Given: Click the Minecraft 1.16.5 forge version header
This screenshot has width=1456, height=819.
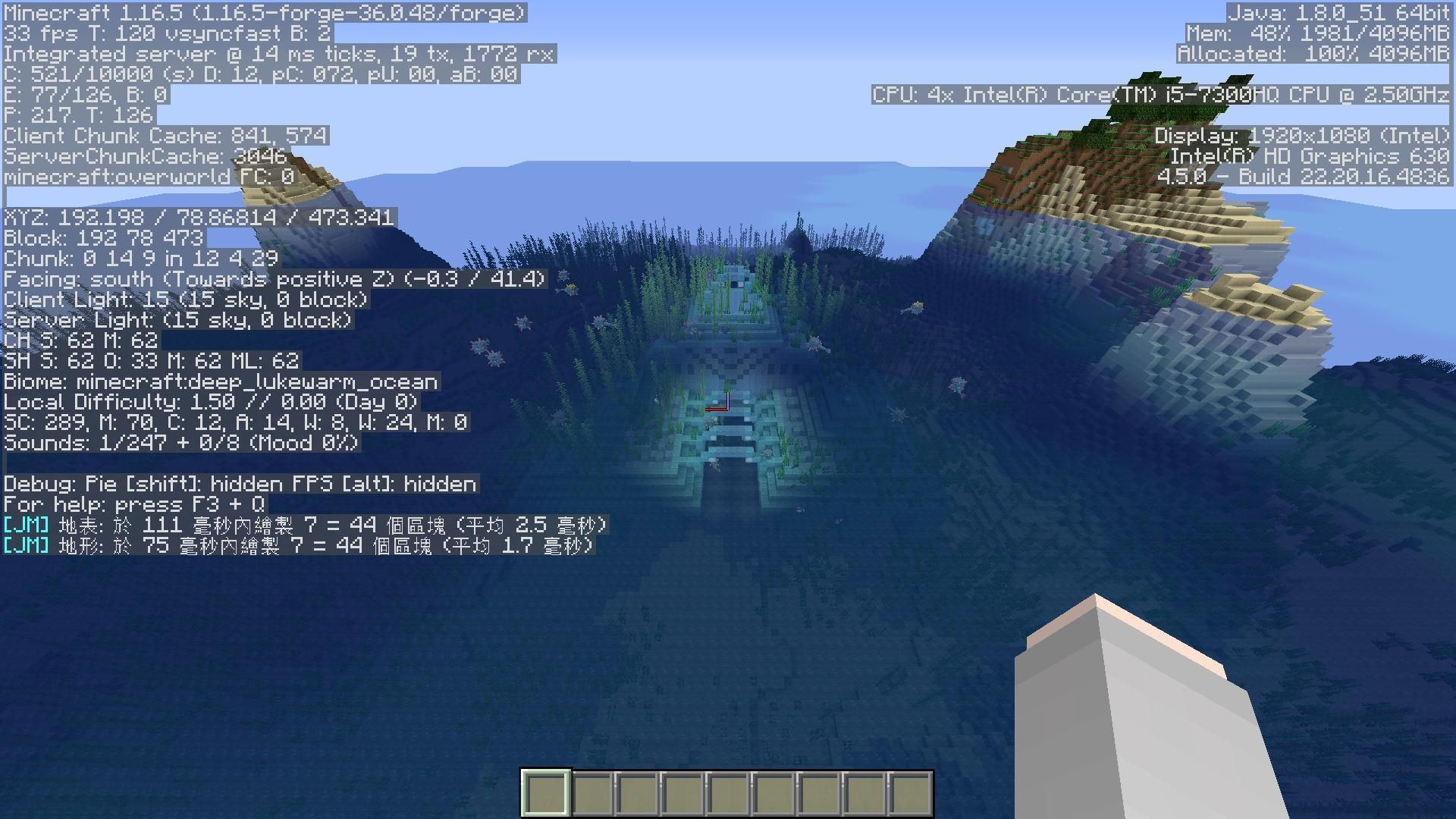Looking at the screenshot, I should (265, 12).
